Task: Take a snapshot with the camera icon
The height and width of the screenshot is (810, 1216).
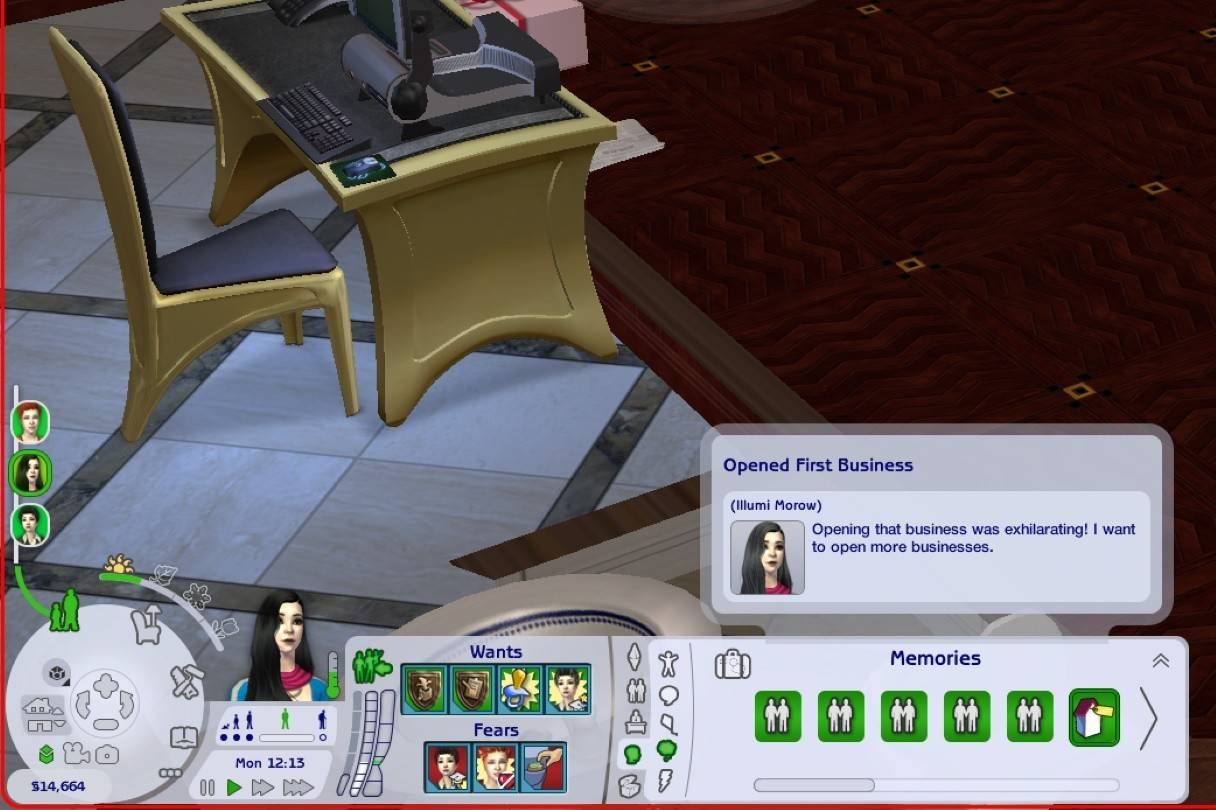Action: 106,754
